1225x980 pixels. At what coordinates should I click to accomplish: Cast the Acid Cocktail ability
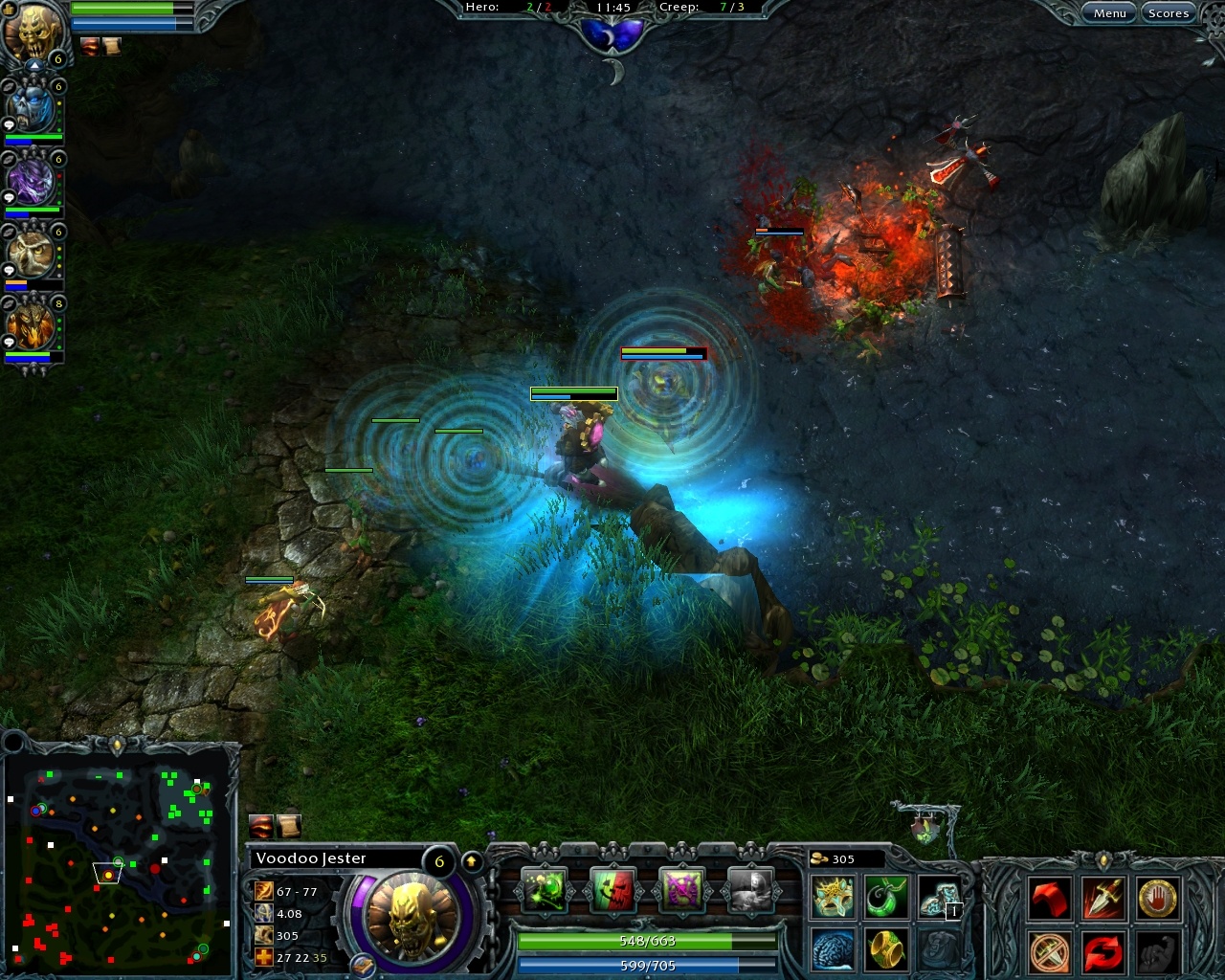(x=544, y=892)
